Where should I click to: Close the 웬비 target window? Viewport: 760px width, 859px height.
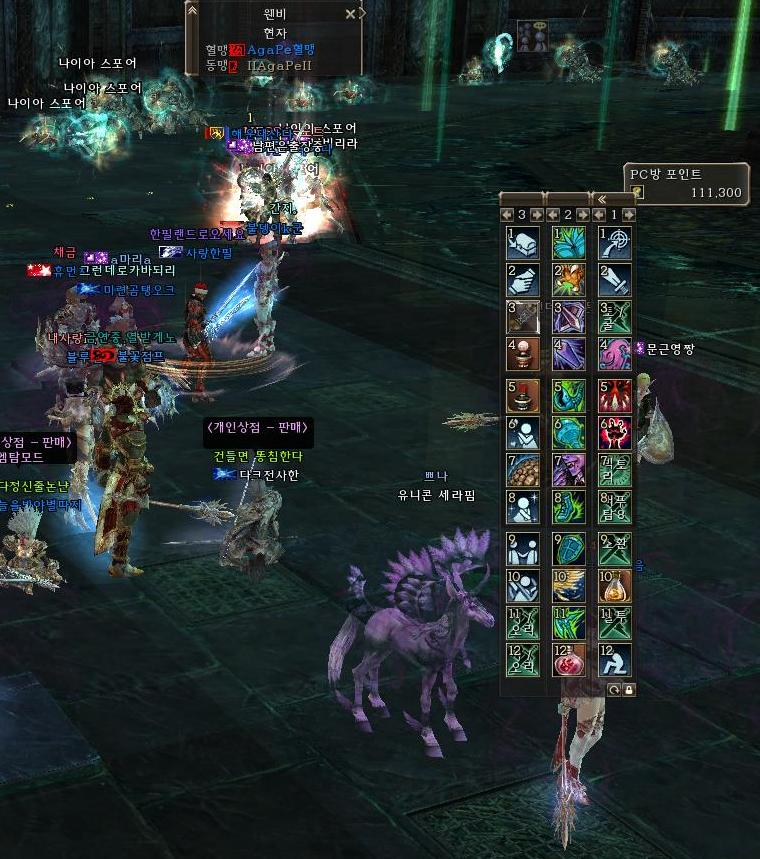(x=350, y=14)
